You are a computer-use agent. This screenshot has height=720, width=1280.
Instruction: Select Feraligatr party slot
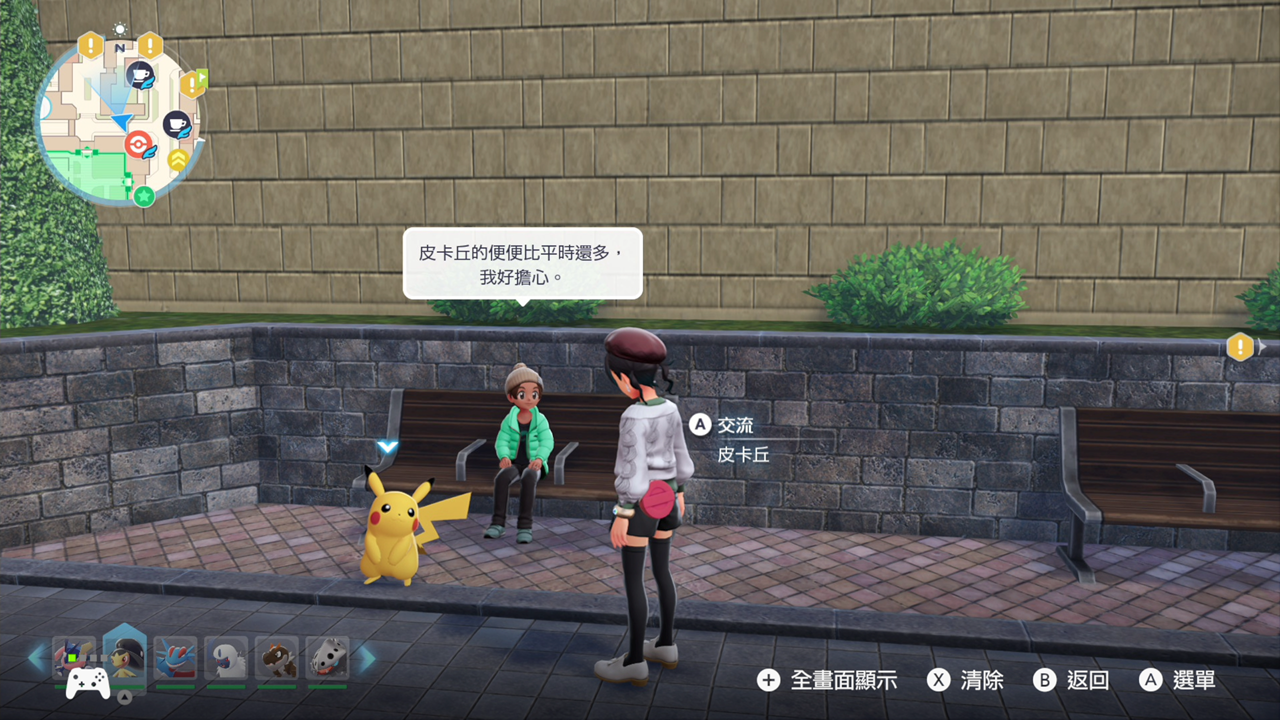pos(176,658)
